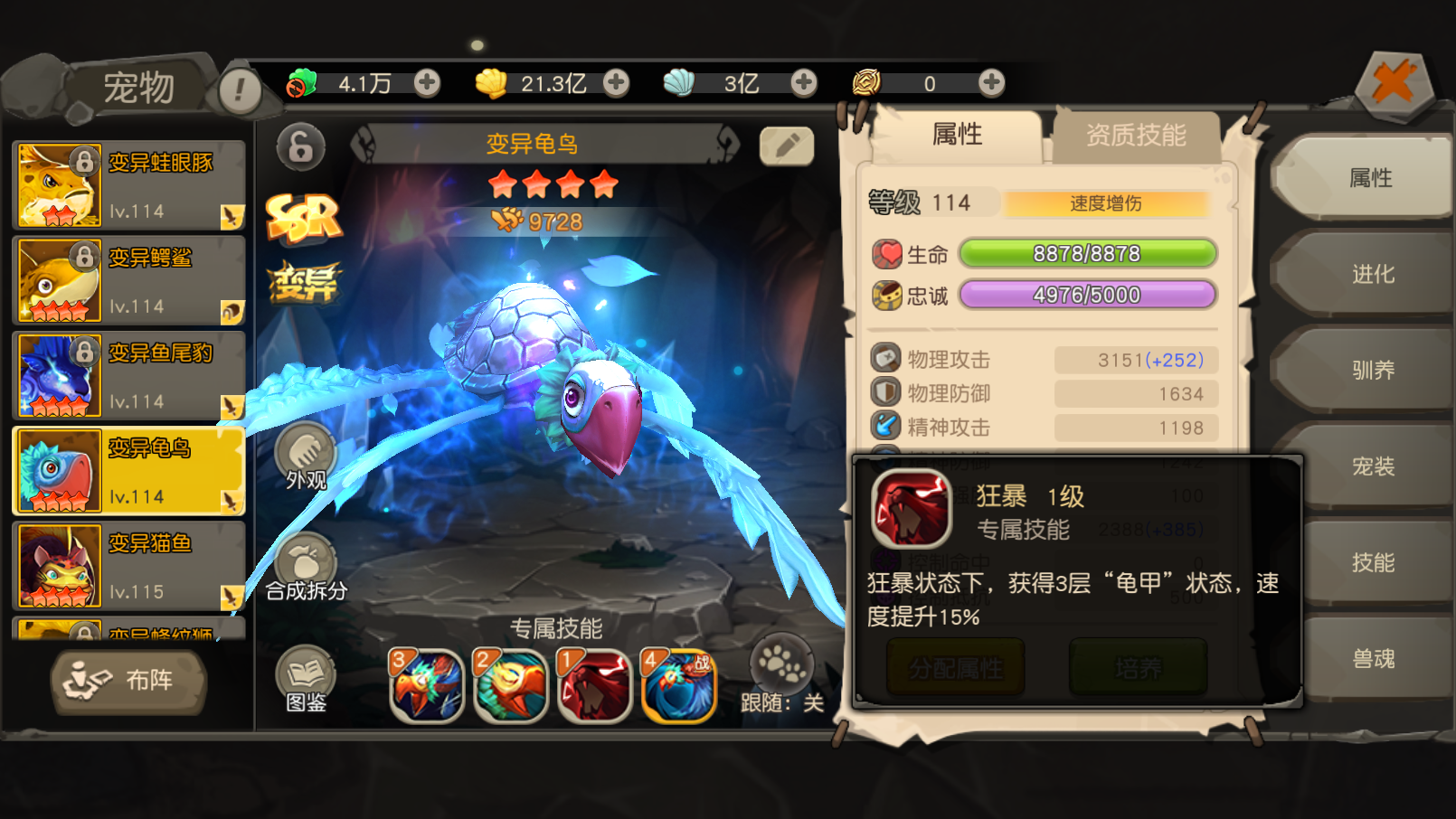Tap the exclamation mark info button
The height and width of the screenshot is (819, 1456).
point(240,90)
